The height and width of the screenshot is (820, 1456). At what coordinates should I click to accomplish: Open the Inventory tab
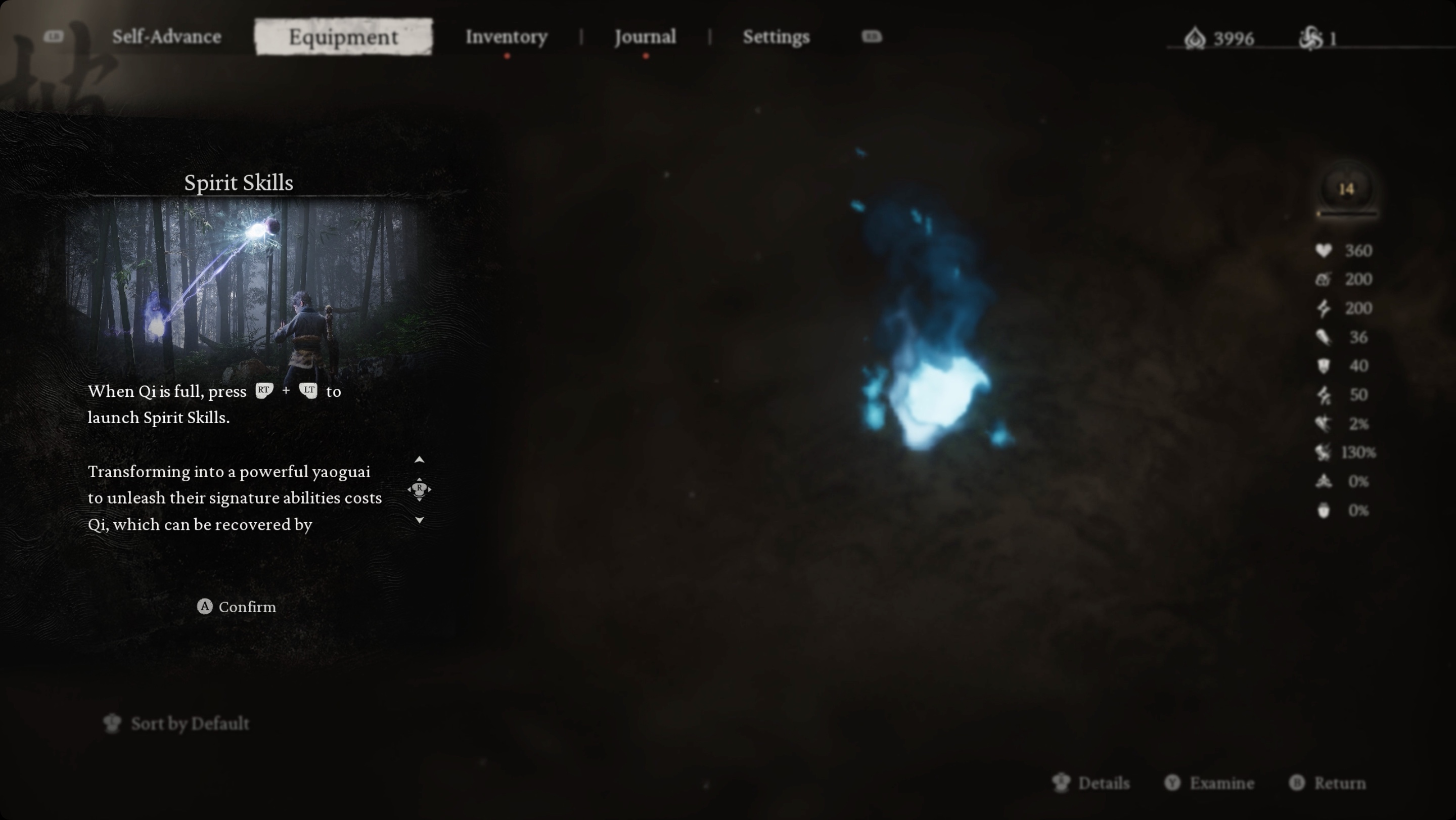[x=506, y=37]
